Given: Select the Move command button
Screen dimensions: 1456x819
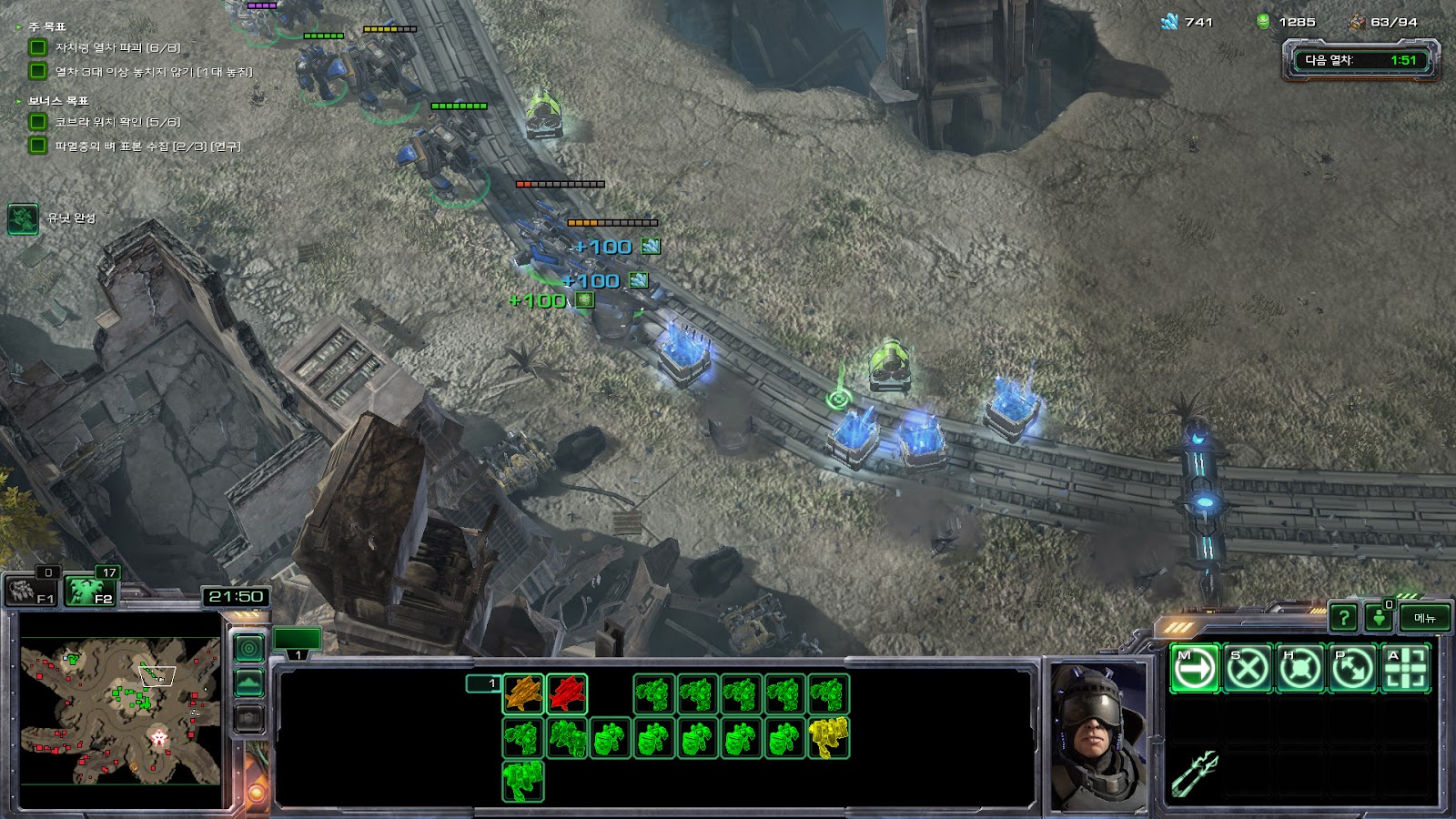Looking at the screenshot, I should 1194,669.
